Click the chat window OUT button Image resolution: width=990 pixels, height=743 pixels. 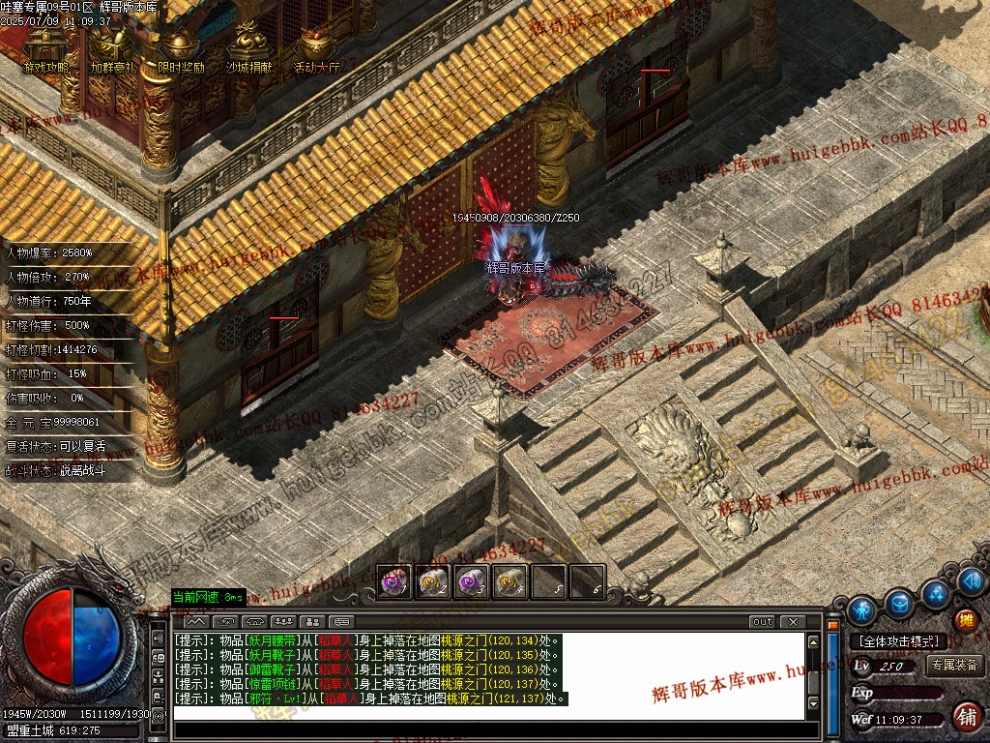pyautogui.click(x=762, y=622)
